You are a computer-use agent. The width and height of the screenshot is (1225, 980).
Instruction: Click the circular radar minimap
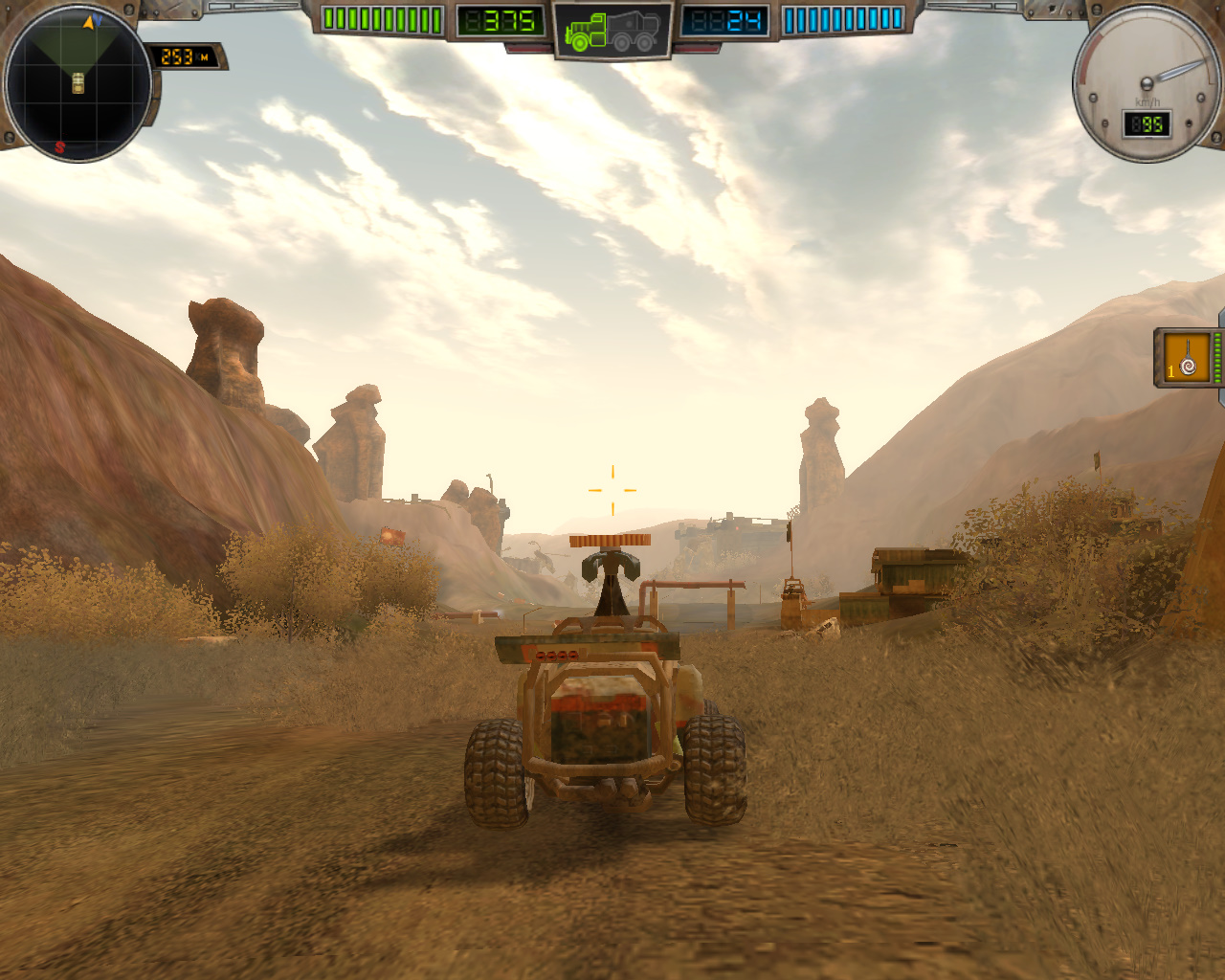(x=78, y=83)
